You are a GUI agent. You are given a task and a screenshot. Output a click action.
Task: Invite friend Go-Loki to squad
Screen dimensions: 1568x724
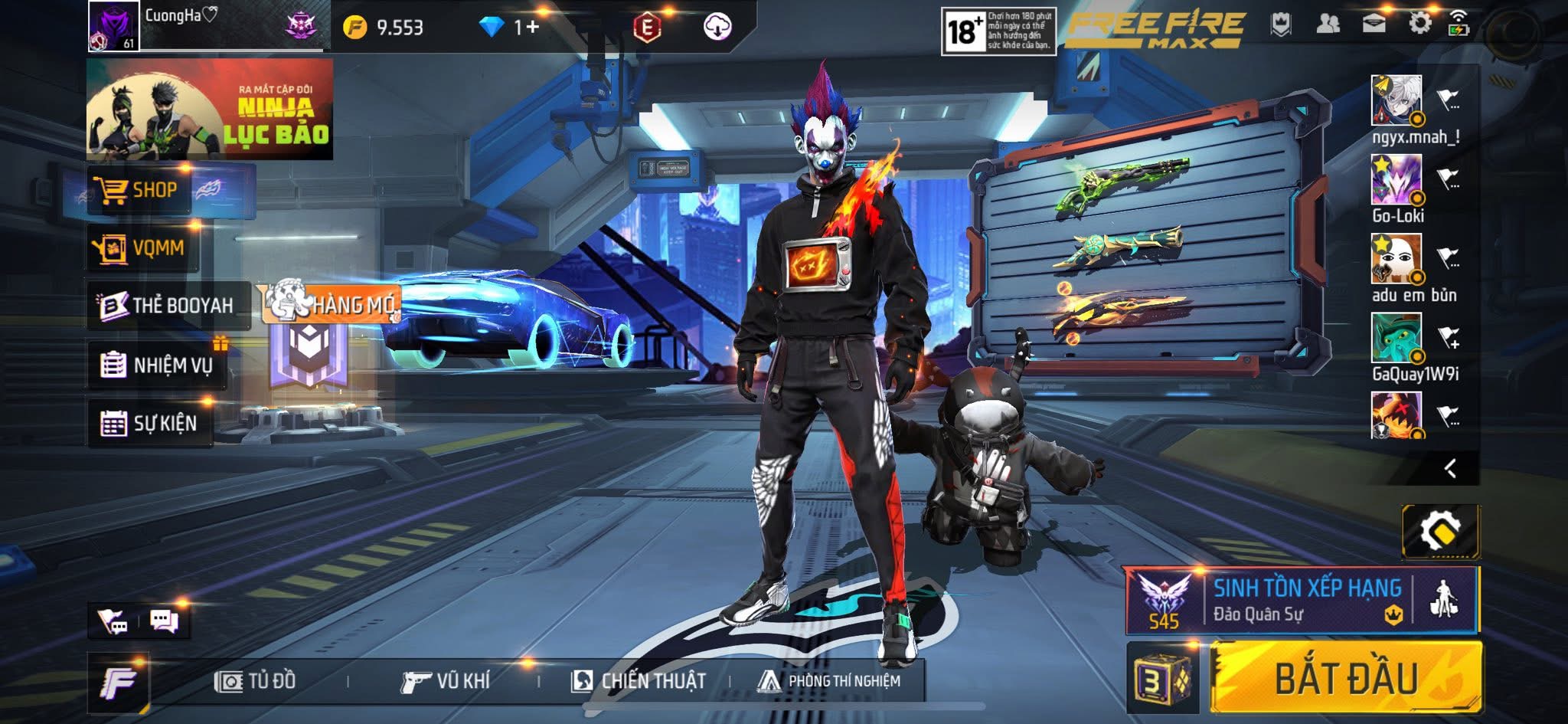(1447, 179)
